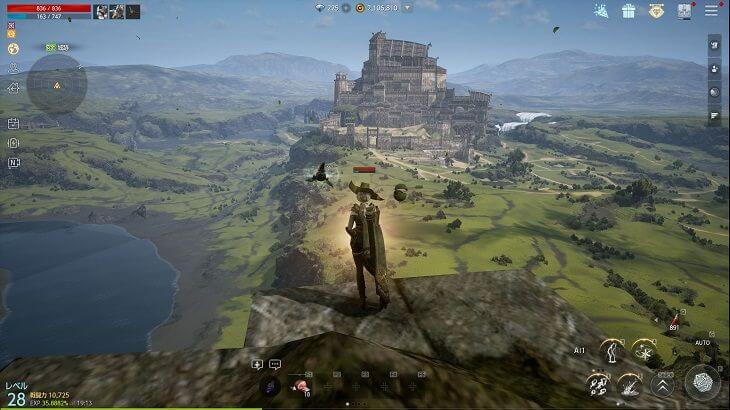The image size is (730, 410).
Task: Use the red feather arrow item slot
Action: pos(676,320)
